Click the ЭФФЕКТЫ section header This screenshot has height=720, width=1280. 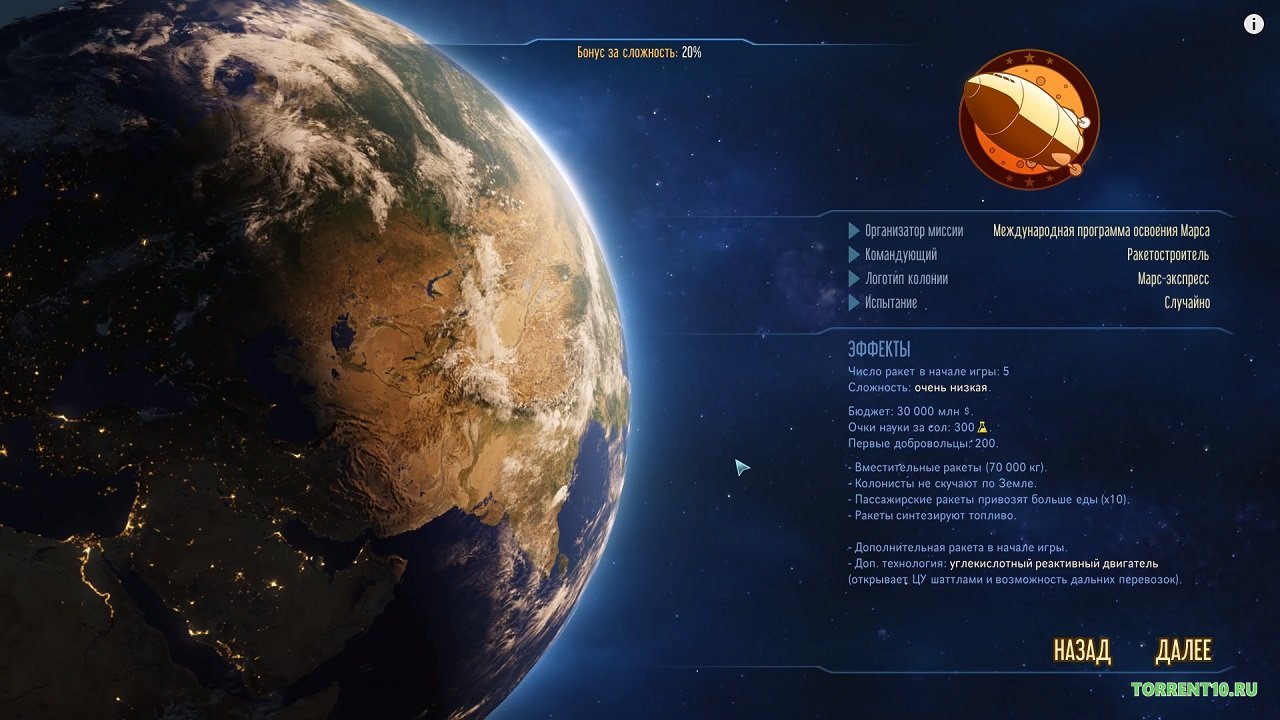pos(878,347)
